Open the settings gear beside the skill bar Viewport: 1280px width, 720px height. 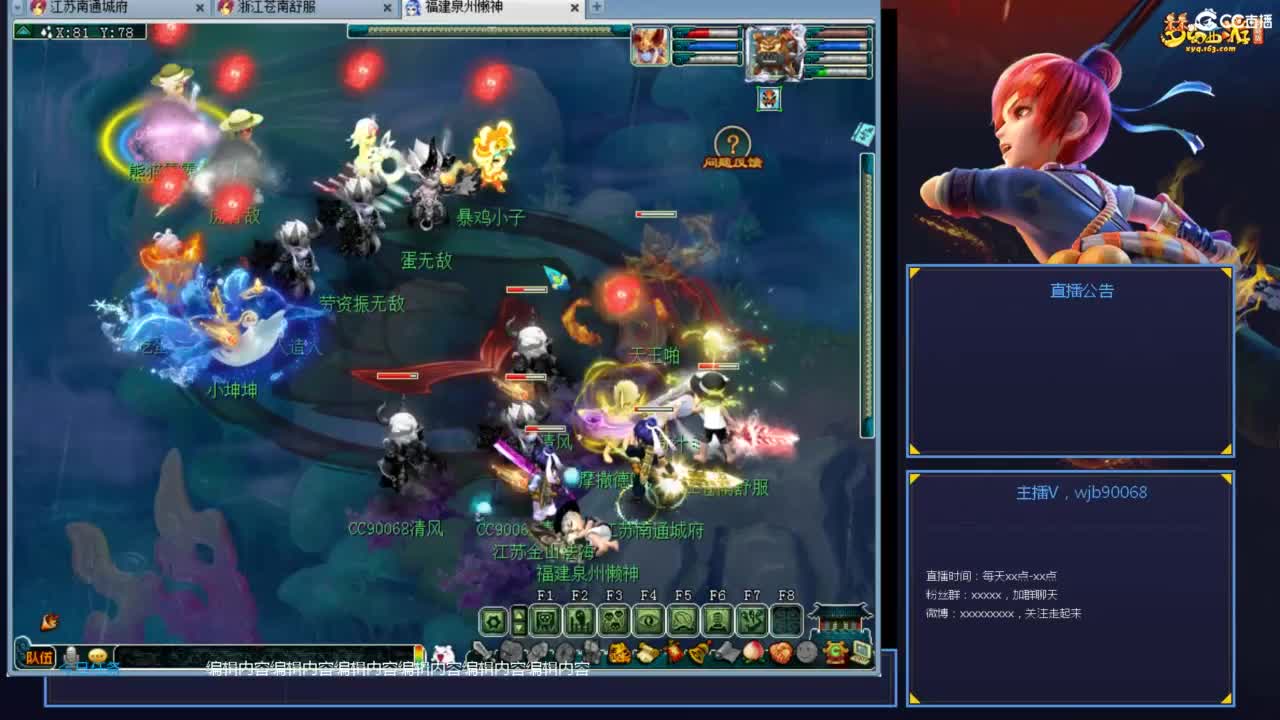[495, 622]
